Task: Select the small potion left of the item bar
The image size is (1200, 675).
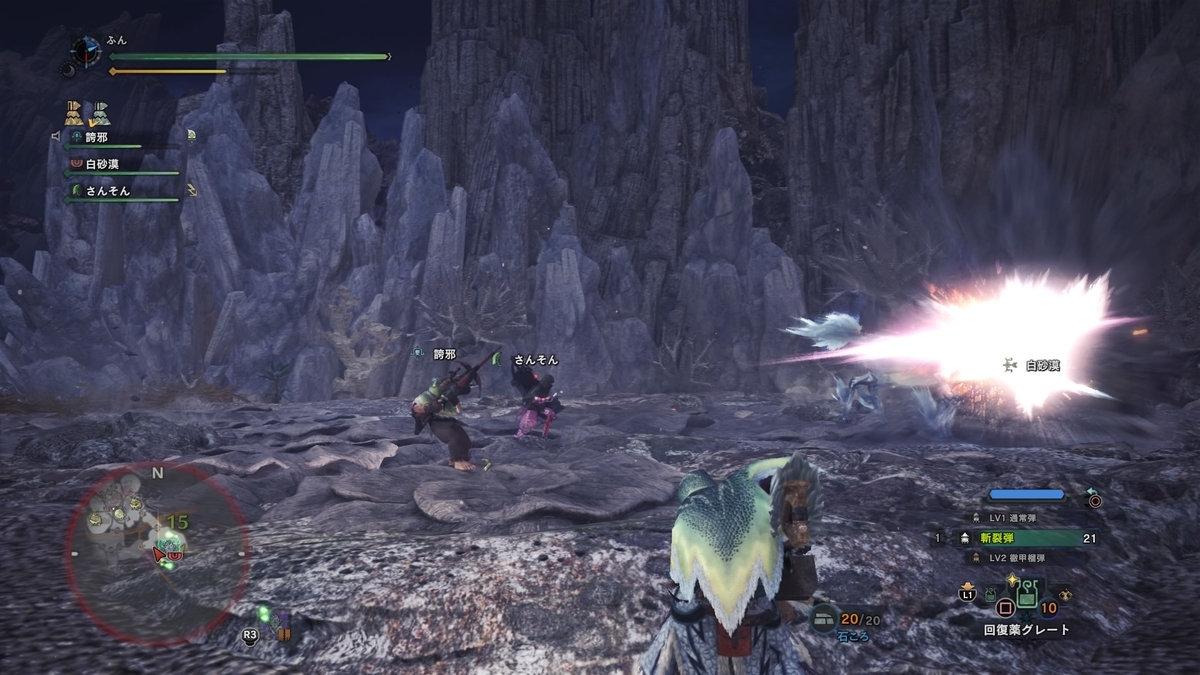Action: click(x=989, y=595)
